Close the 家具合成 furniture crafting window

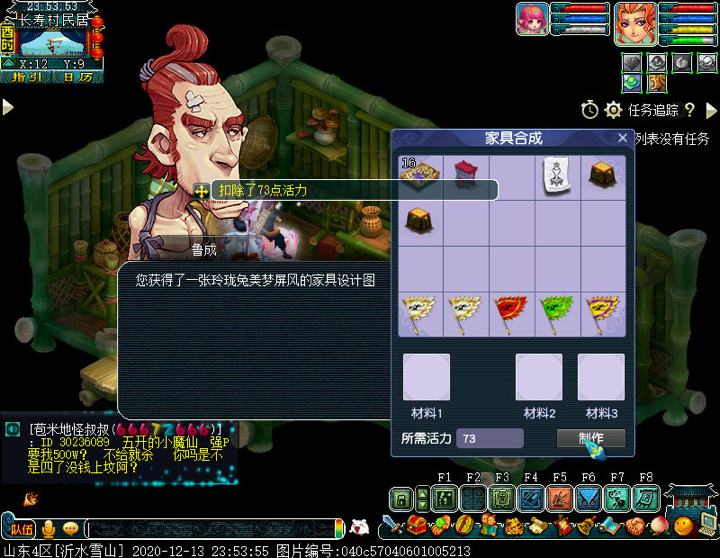click(623, 138)
